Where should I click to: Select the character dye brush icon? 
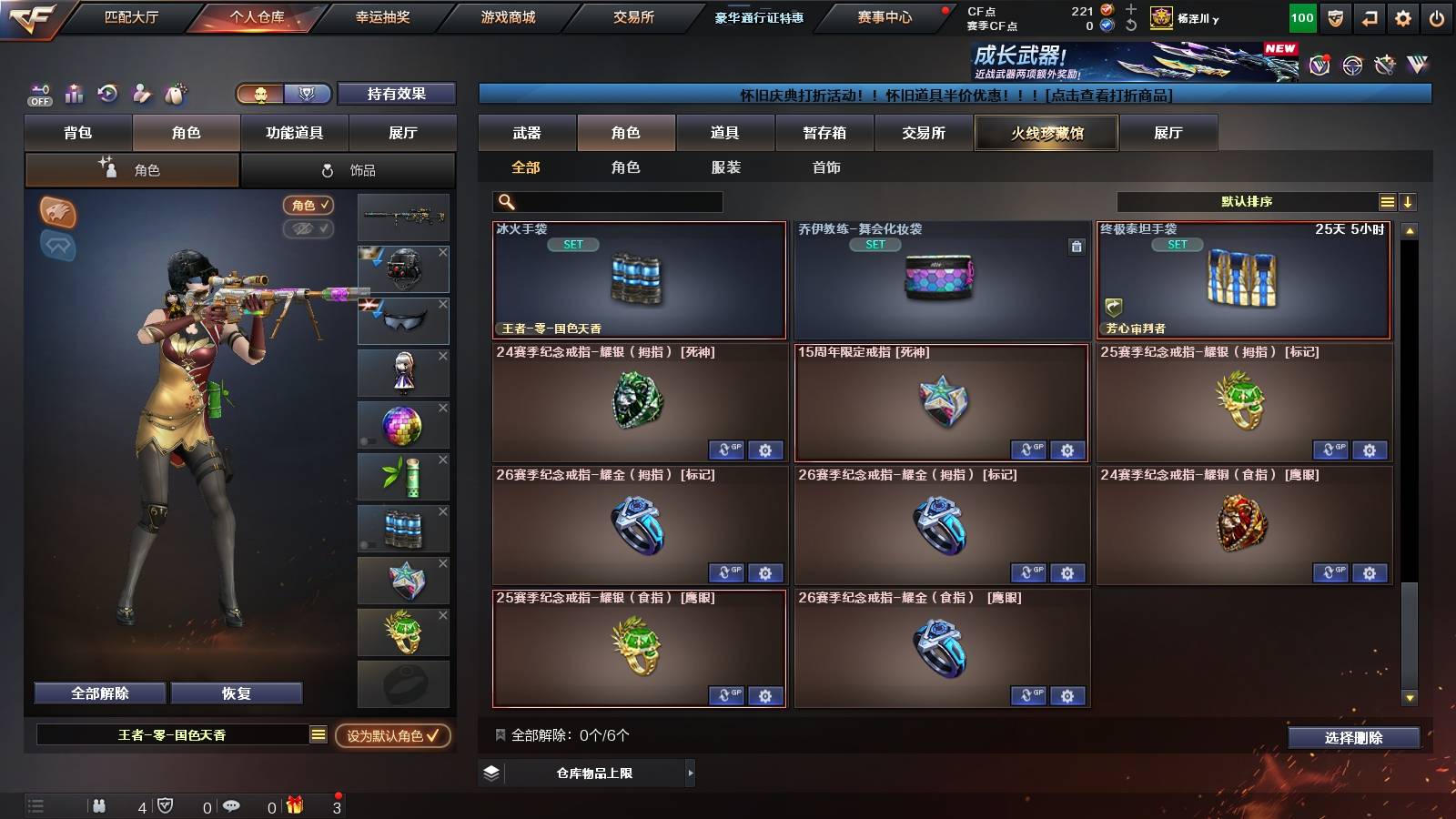point(141,94)
